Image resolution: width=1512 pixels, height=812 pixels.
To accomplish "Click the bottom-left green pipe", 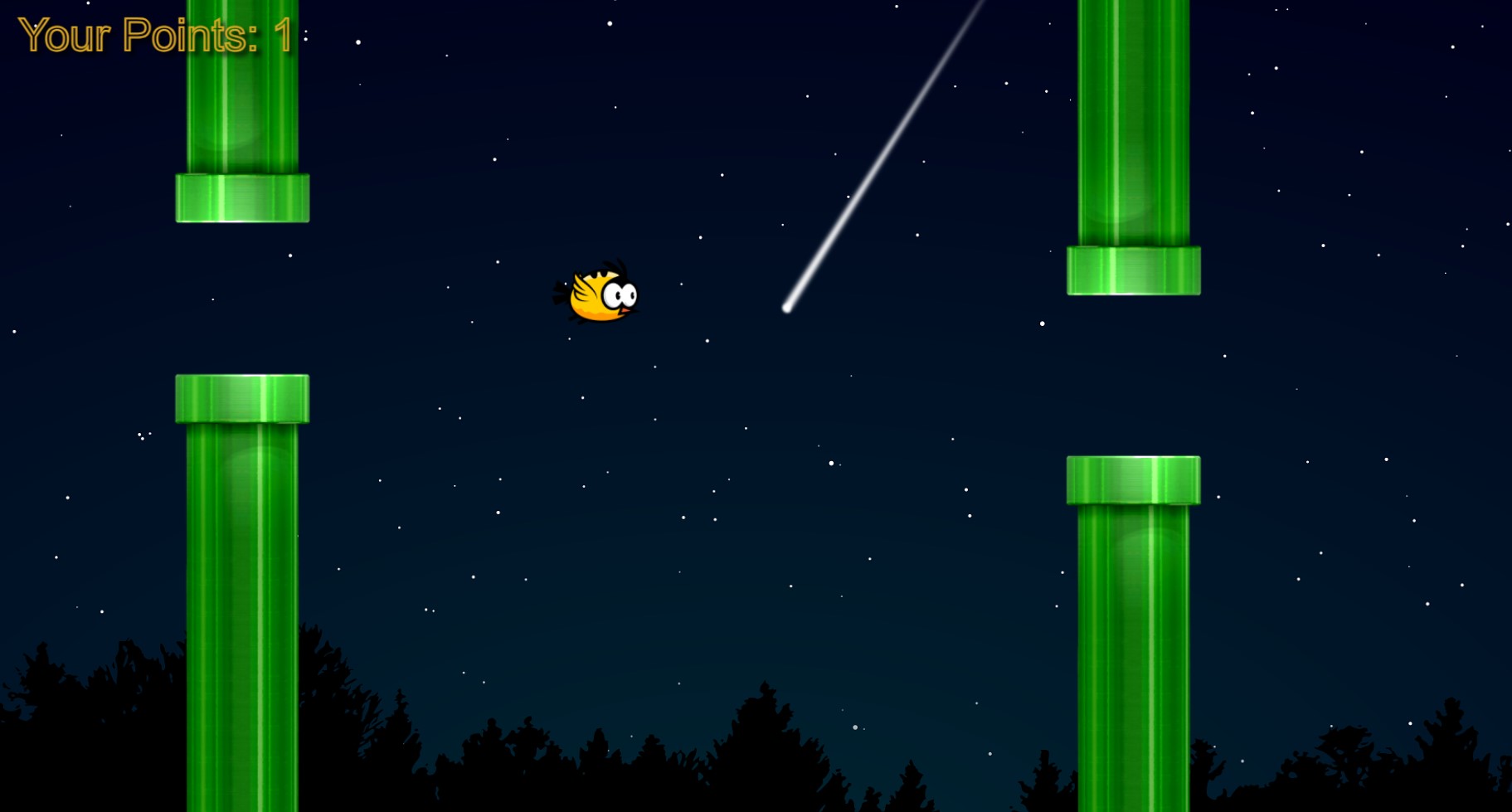I will pos(241,597).
